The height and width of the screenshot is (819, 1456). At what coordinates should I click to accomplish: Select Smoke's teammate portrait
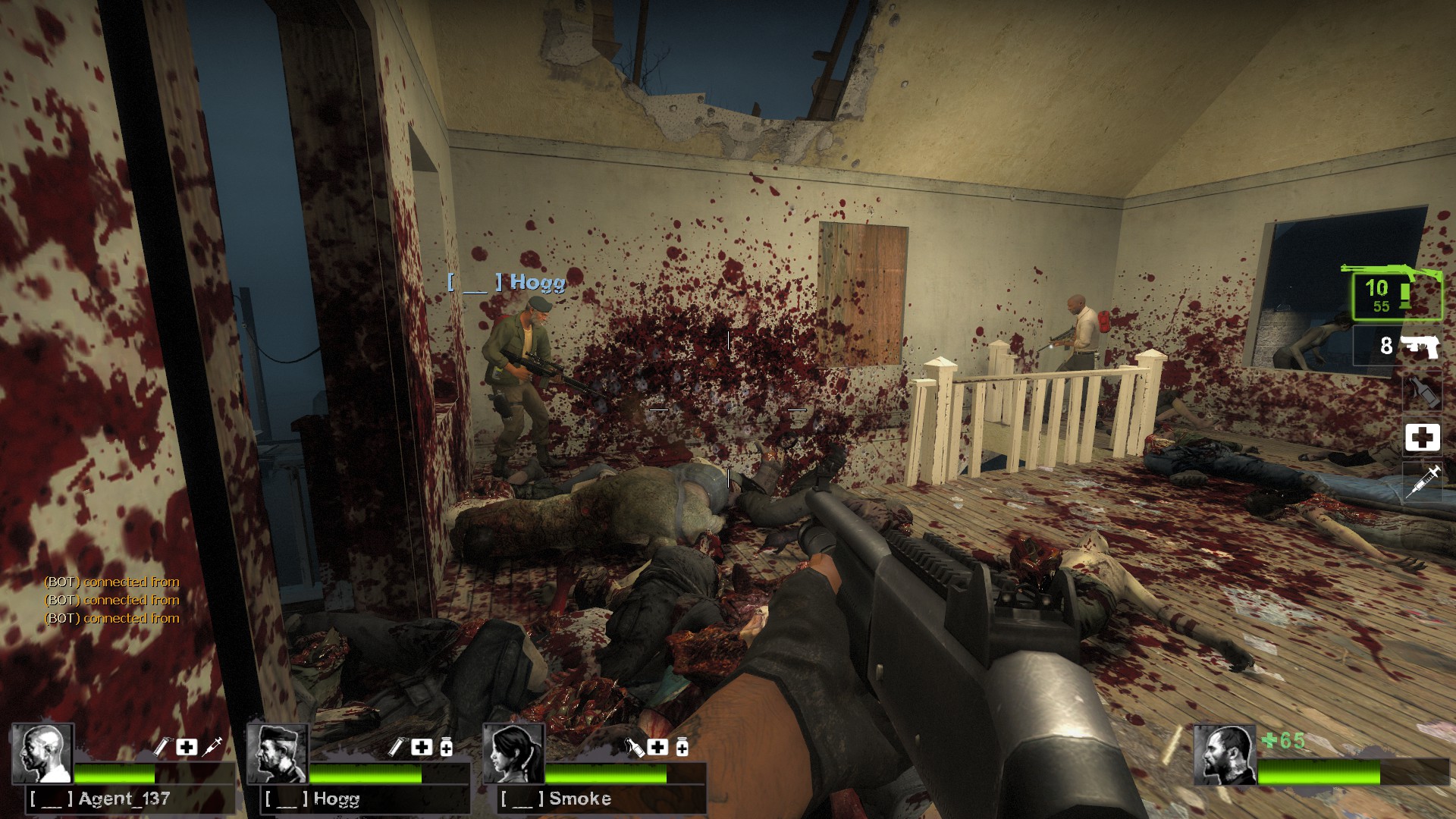coord(514,753)
